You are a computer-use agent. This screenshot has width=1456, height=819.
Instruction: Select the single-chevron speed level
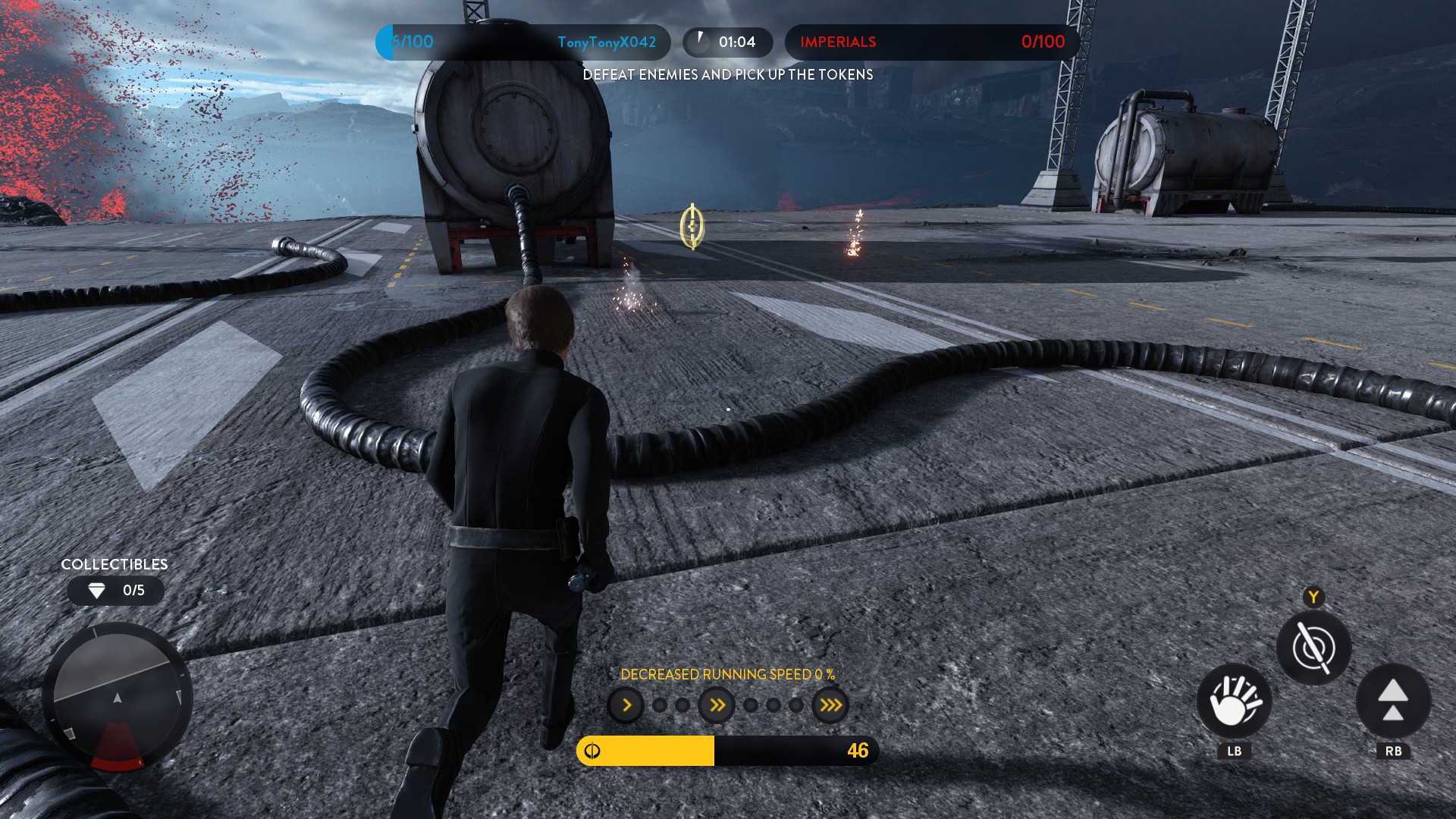tap(626, 706)
